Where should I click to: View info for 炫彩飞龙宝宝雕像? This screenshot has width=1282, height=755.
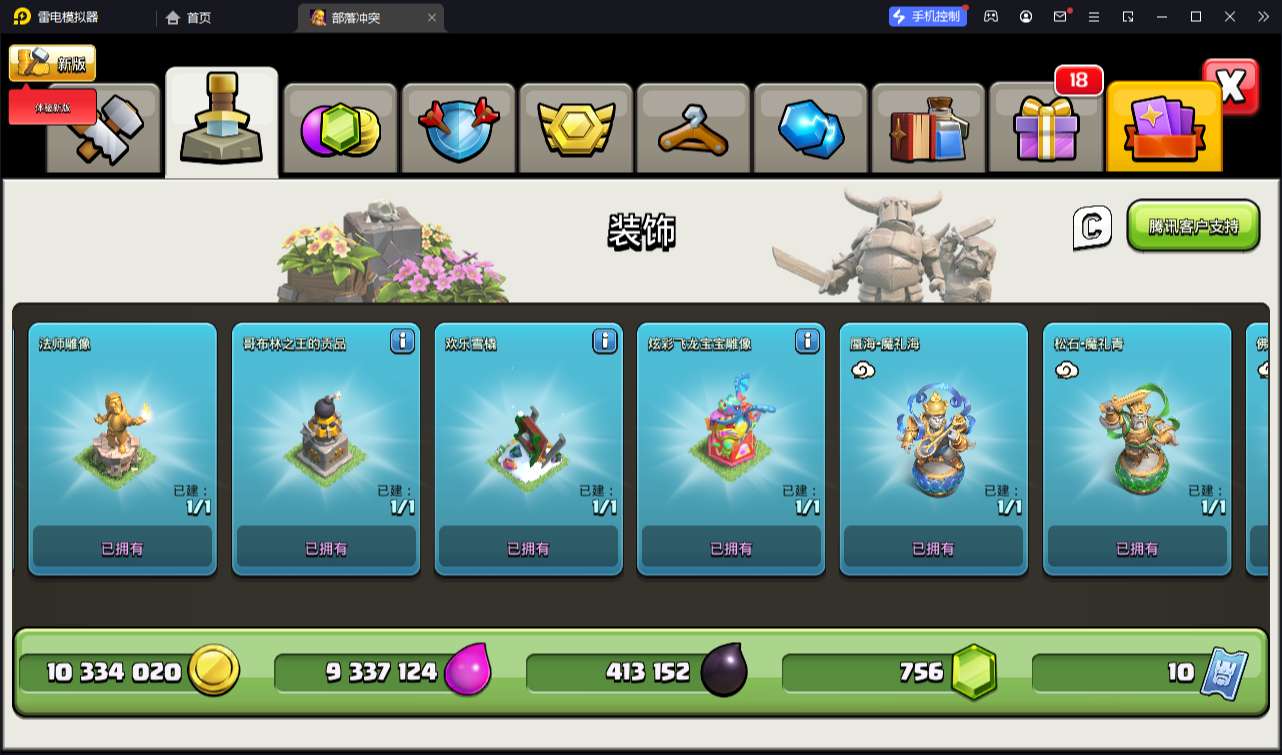click(x=808, y=341)
